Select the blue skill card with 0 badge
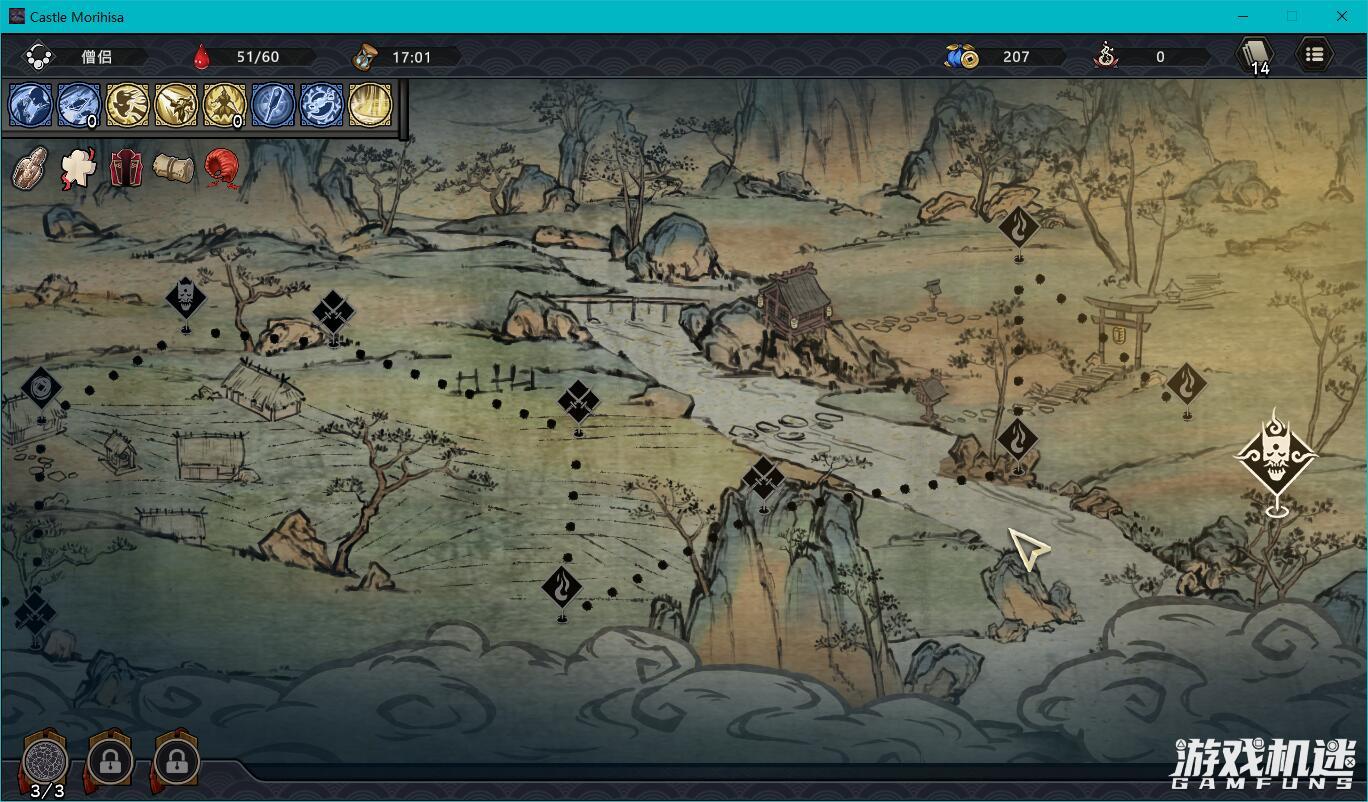Viewport: 1368px width, 802px height. click(x=78, y=104)
